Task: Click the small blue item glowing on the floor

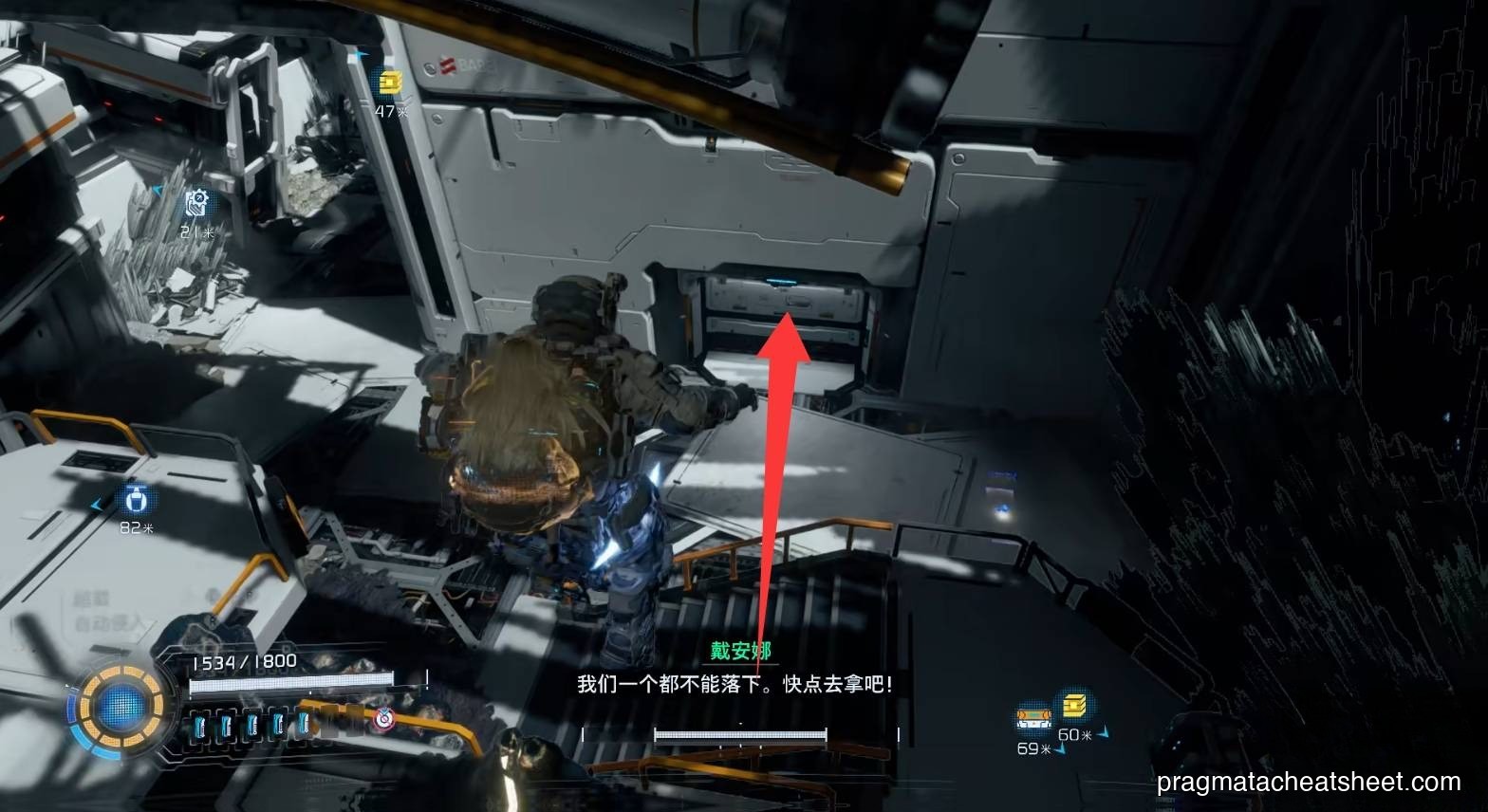Action: point(1003,507)
